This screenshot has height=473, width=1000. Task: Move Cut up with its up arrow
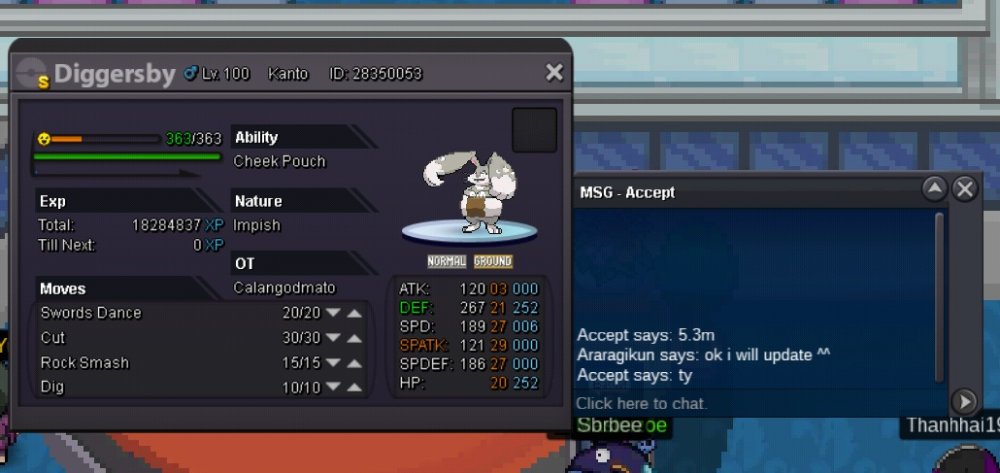(354, 338)
